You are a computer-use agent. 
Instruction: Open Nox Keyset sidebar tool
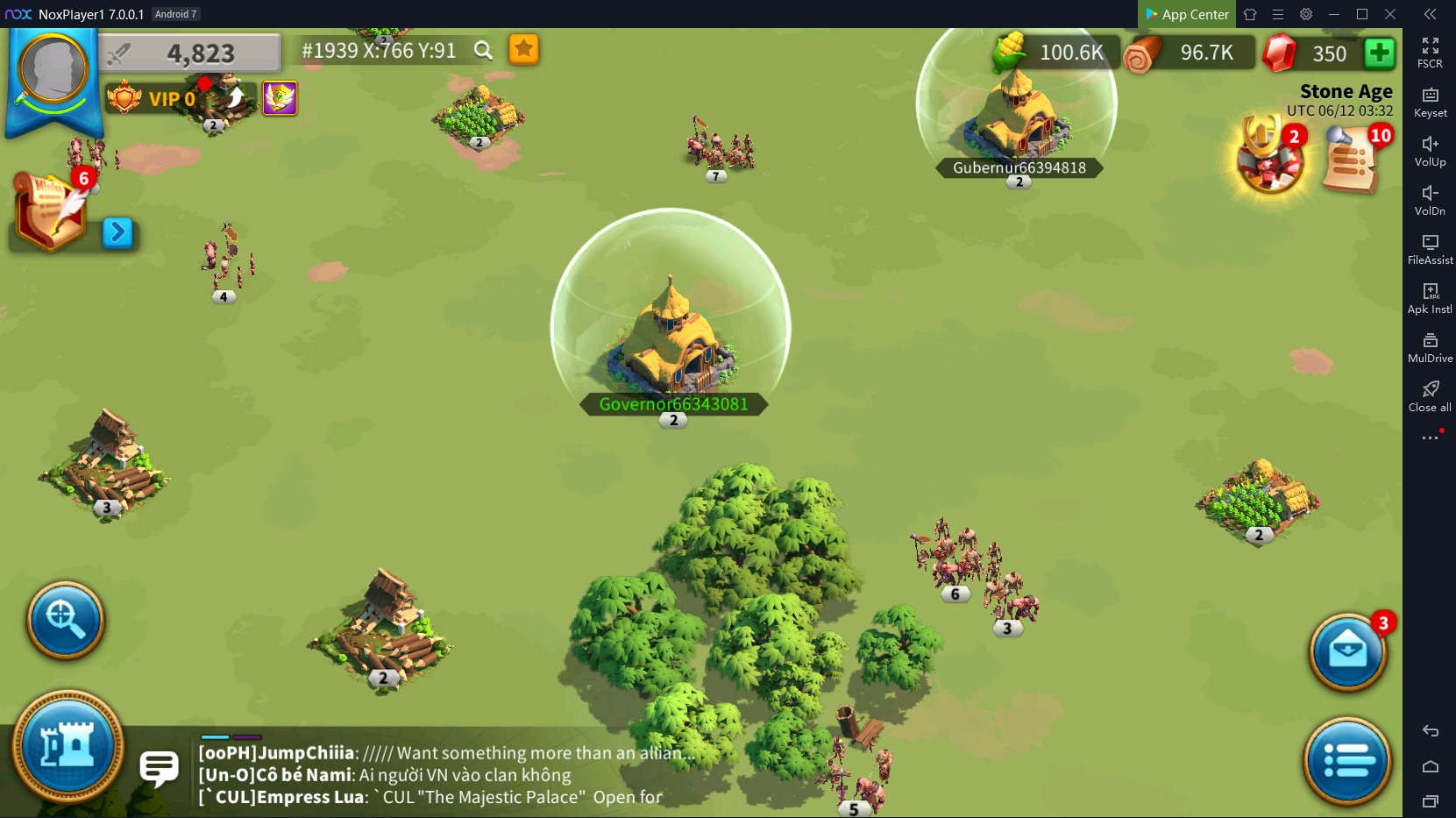(1430, 102)
